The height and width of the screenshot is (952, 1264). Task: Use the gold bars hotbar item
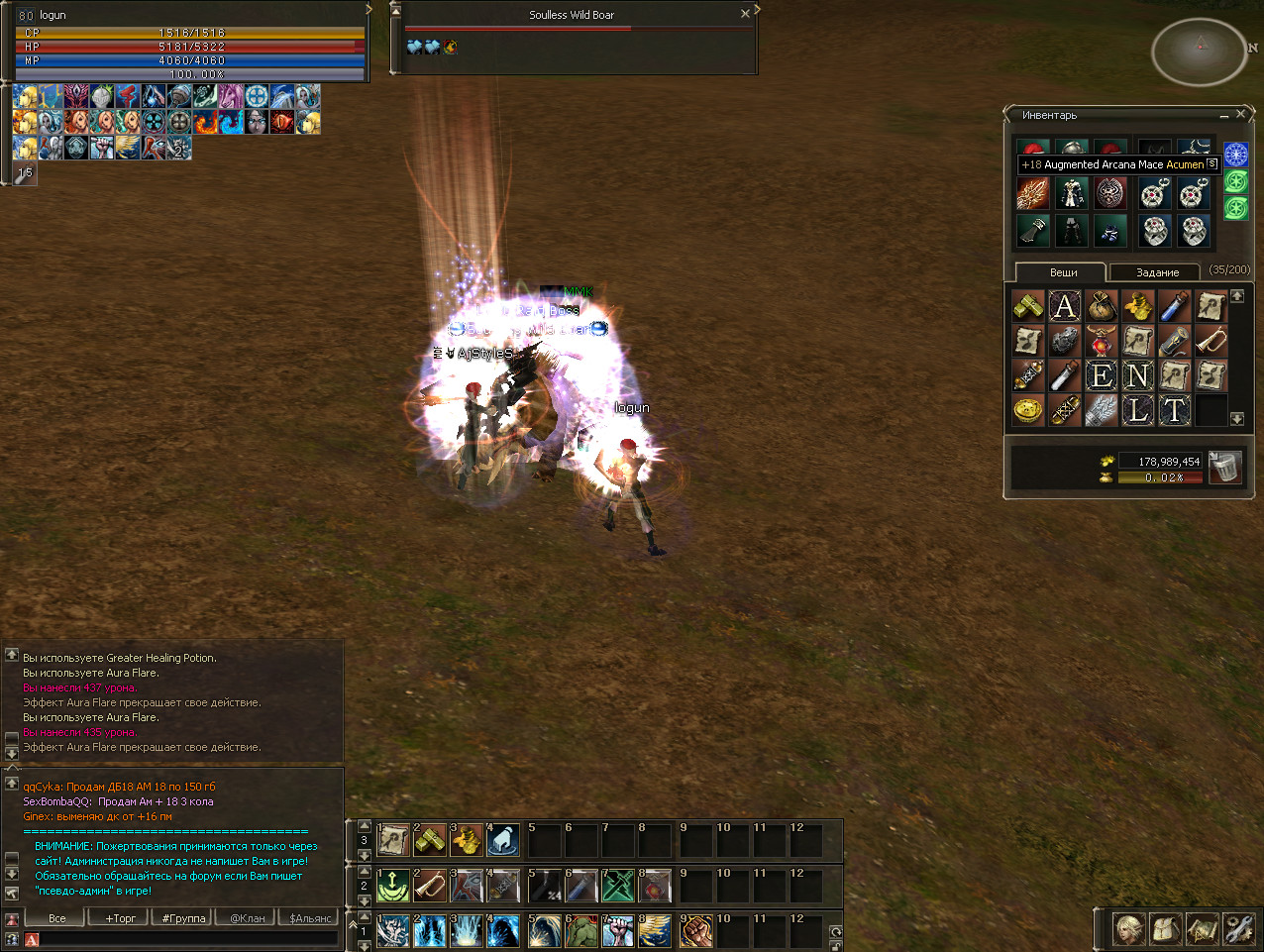pos(430,840)
